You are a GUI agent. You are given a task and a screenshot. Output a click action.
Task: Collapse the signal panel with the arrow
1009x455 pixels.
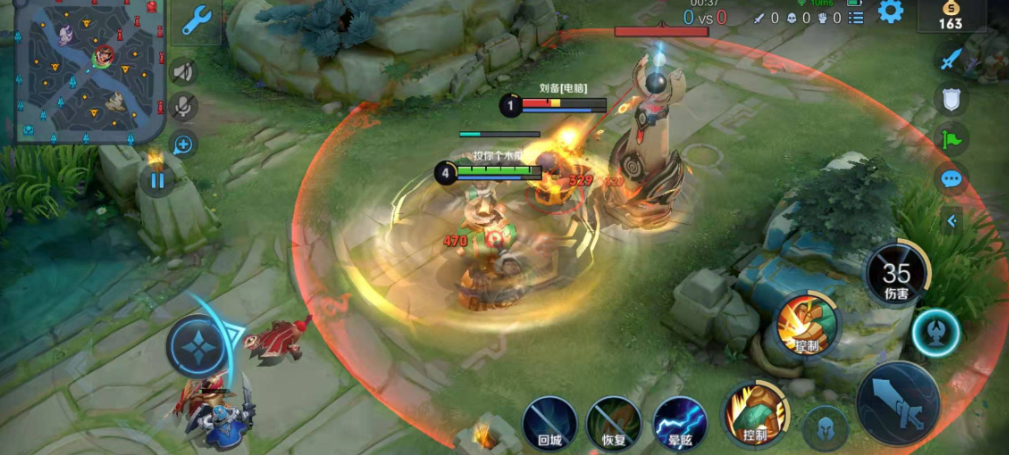point(952,221)
